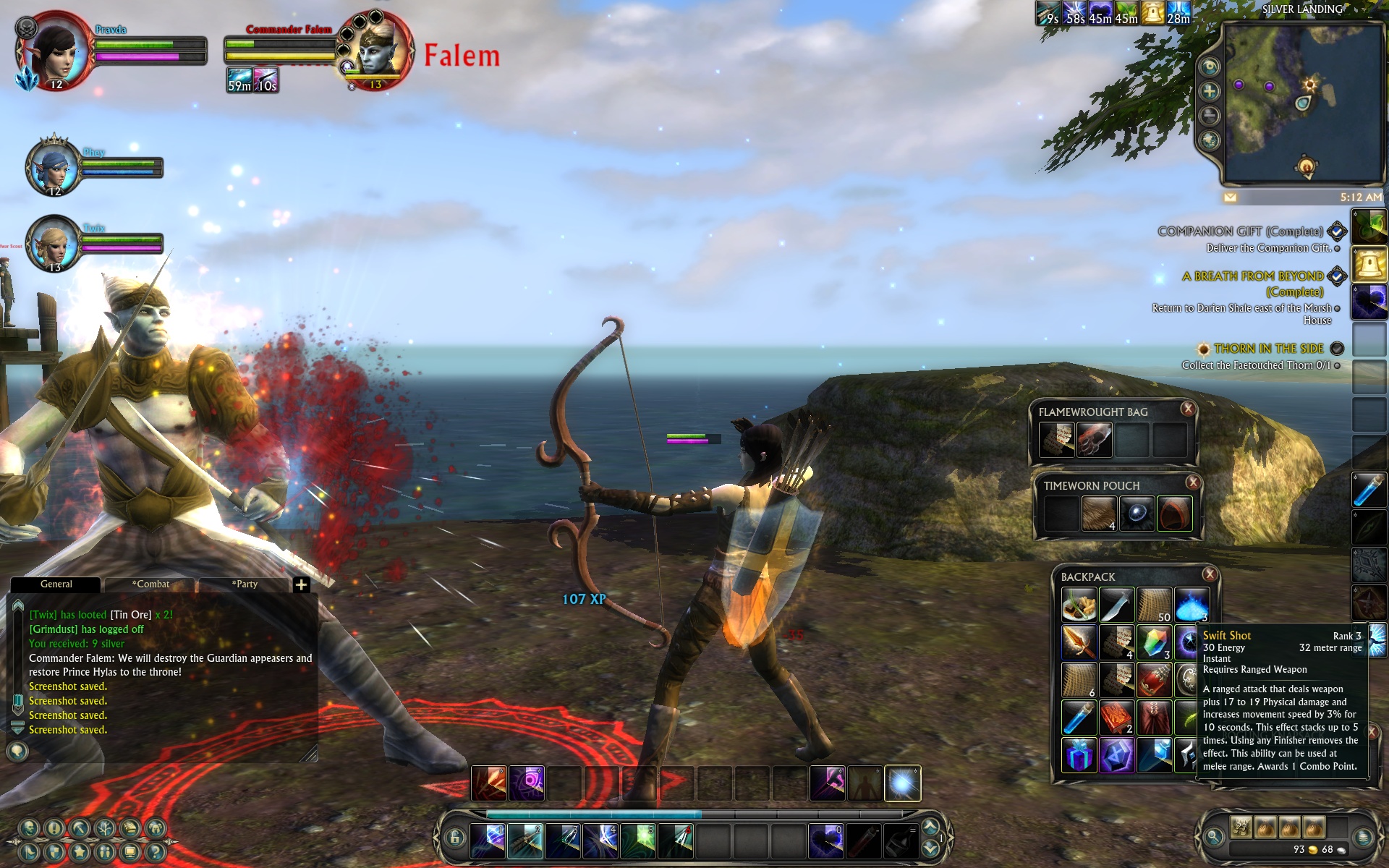
Task: Check mail via the envelope icon
Action: click(1230, 197)
